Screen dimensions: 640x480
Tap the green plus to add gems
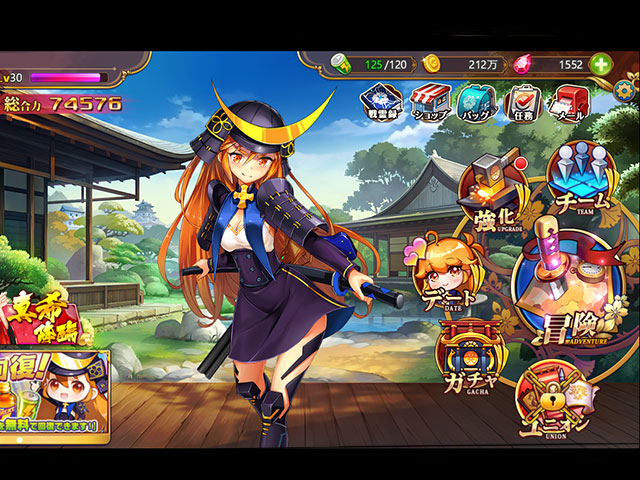coord(601,64)
